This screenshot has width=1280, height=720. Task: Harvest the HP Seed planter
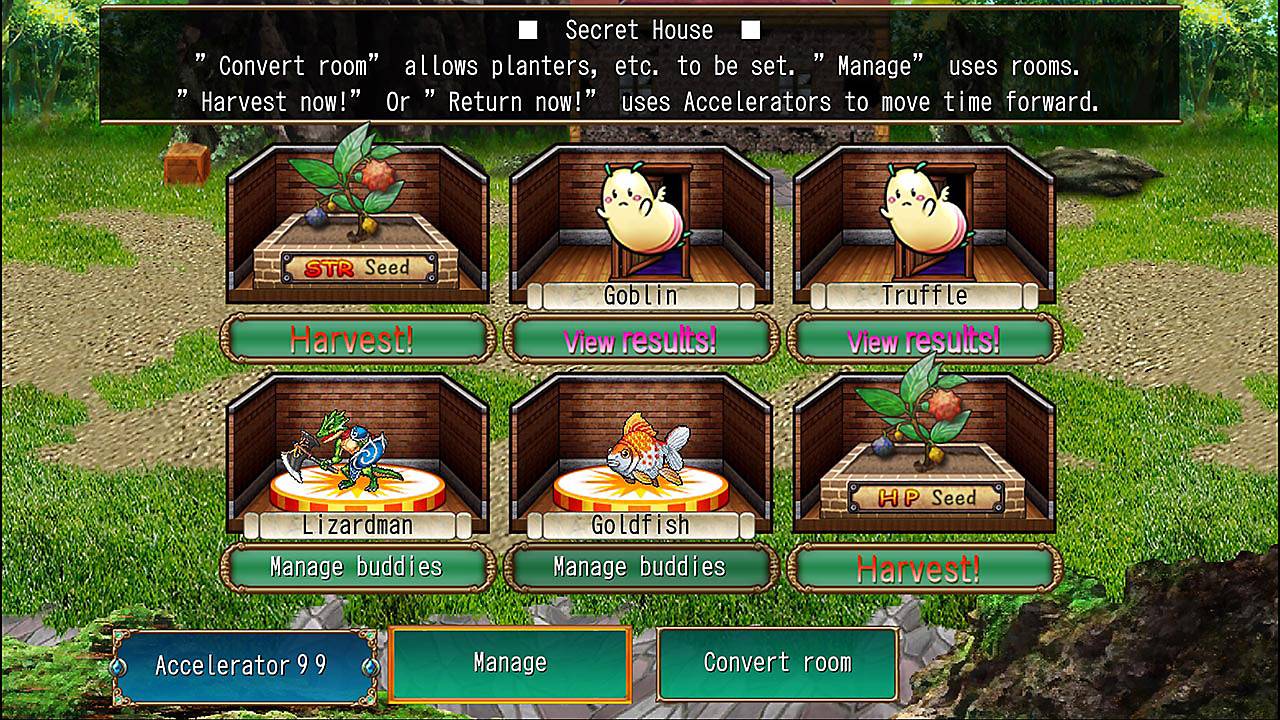pyautogui.click(x=924, y=567)
